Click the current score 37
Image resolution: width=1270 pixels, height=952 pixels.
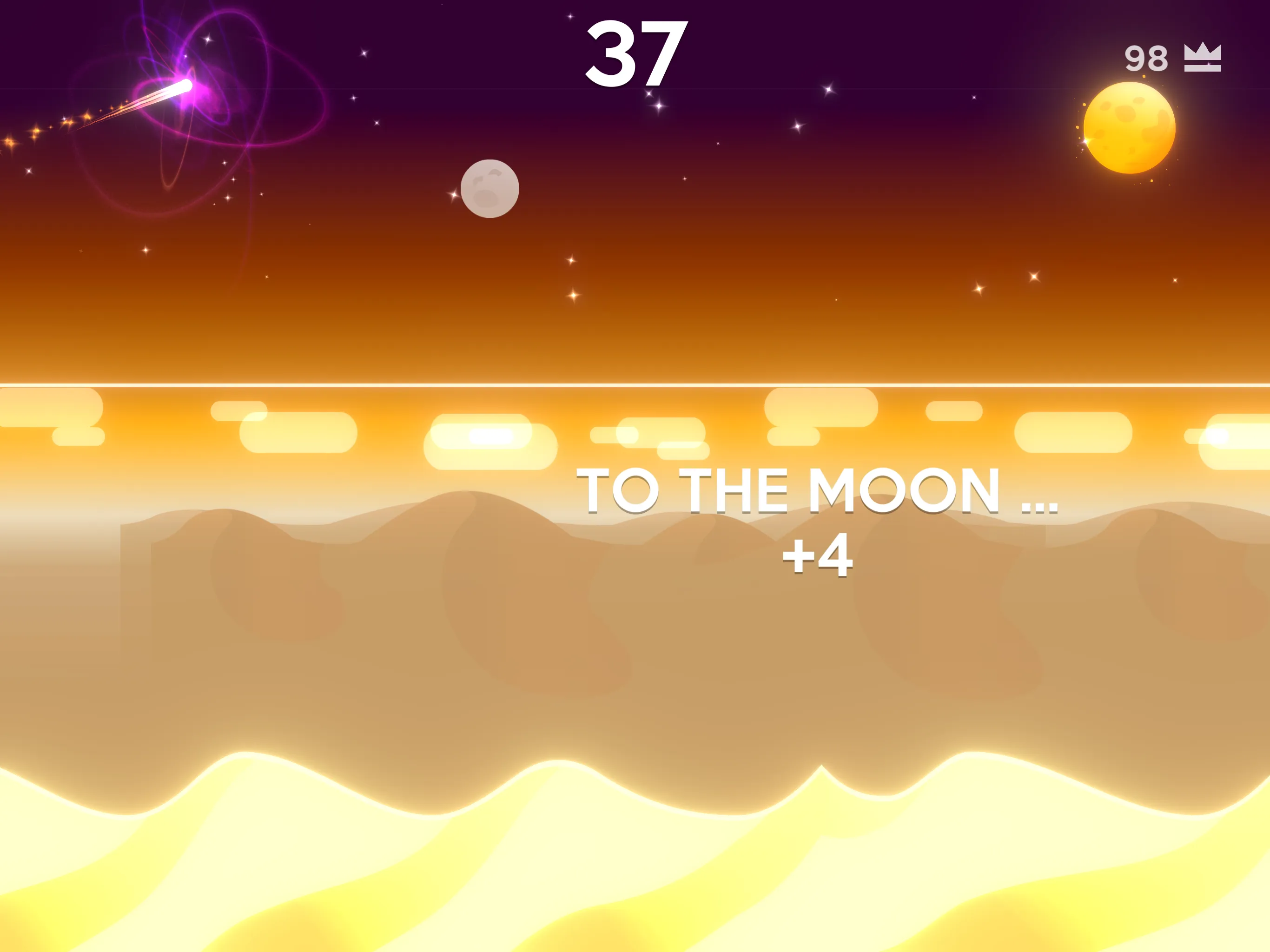(635, 52)
